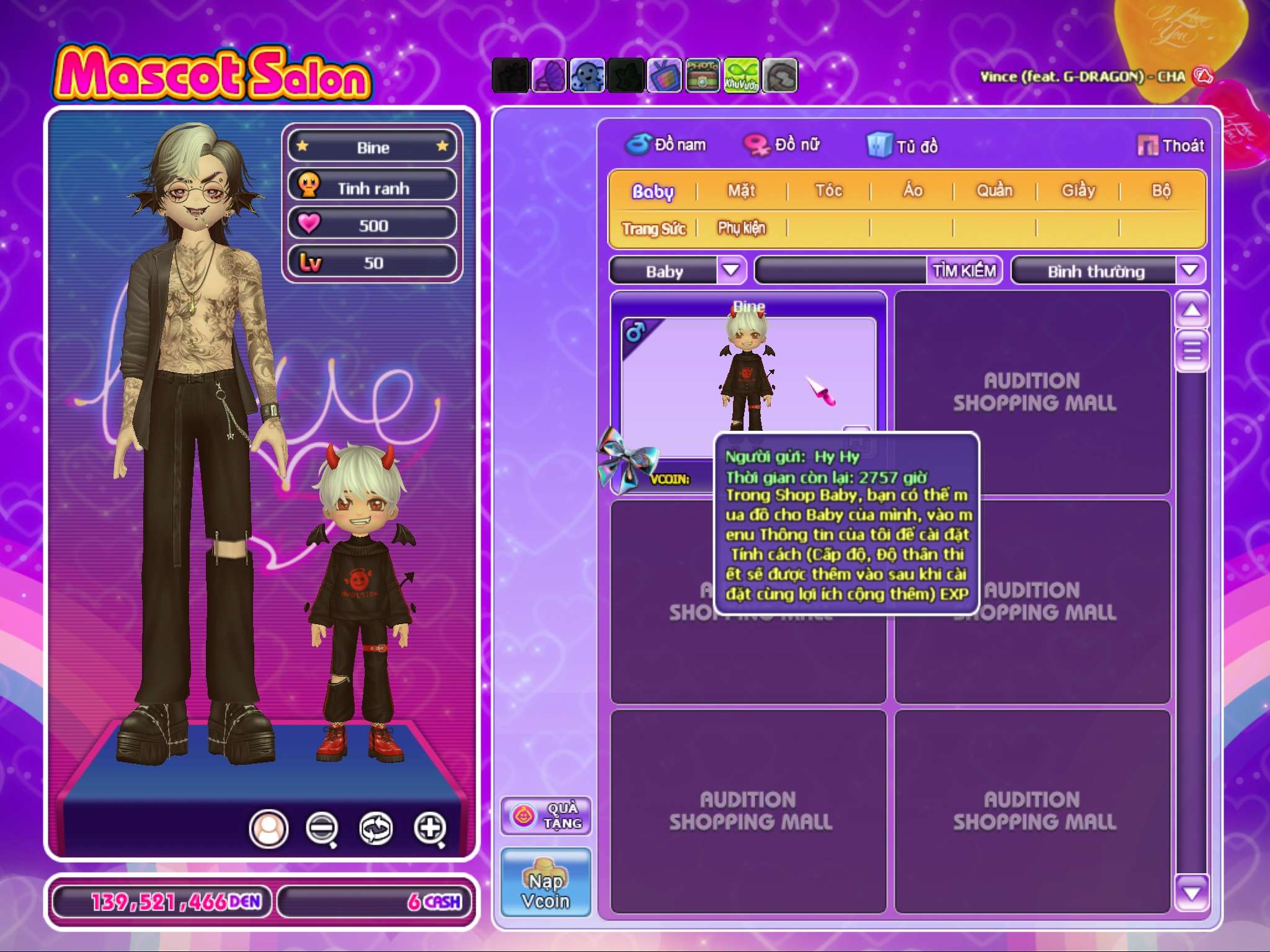This screenshot has height=952, width=1270.
Task: Show the Phụ kiện category
Action: pyautogui.click(x=742, y=229)
